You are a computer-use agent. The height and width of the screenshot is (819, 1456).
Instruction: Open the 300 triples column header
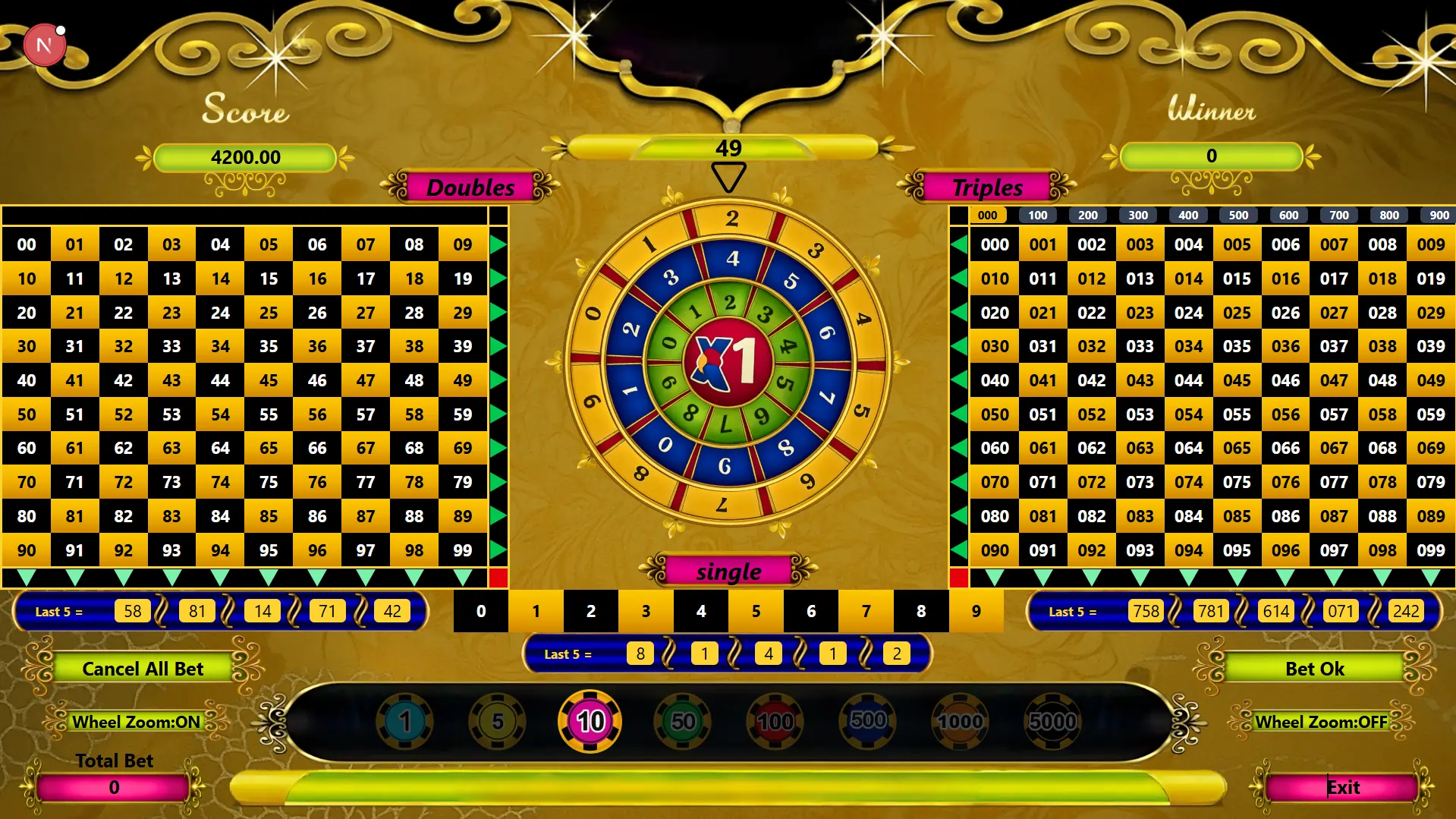tap(1138, 215)
